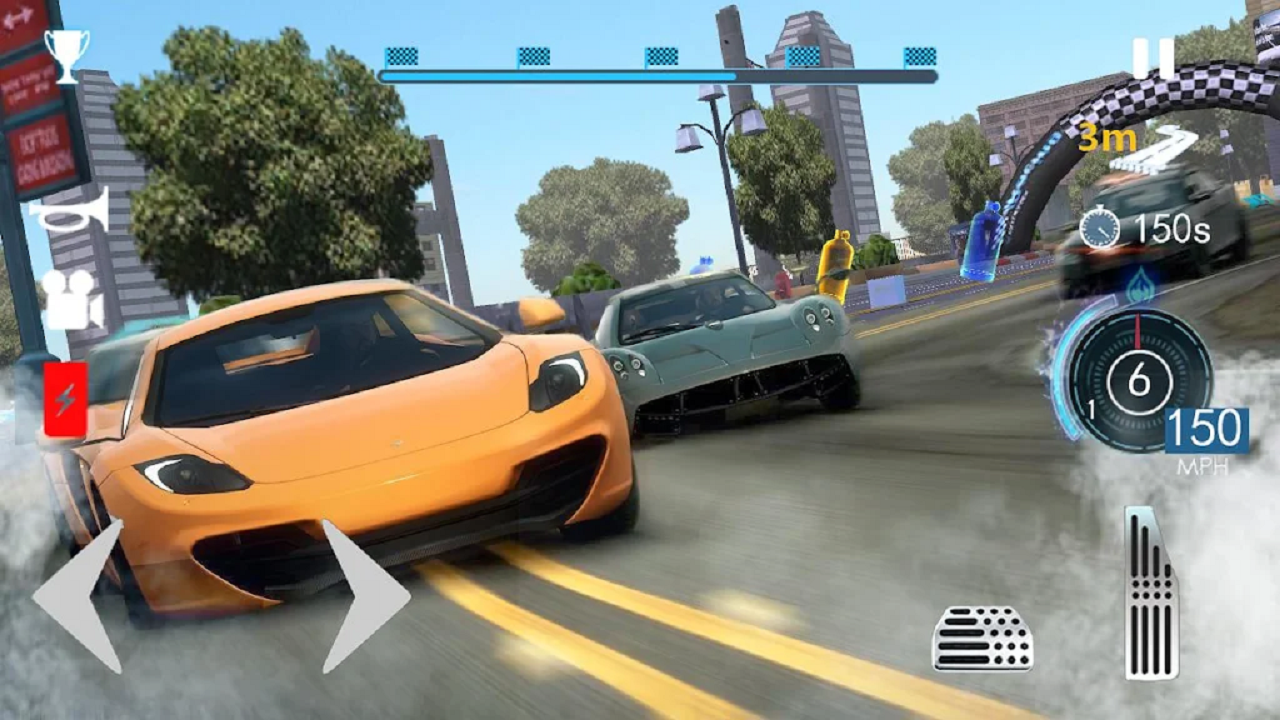Activate the red lightning nitro boost icon
Viewport: 1280px width, 720px height.
pyautogui.click(x=63, y=395)
